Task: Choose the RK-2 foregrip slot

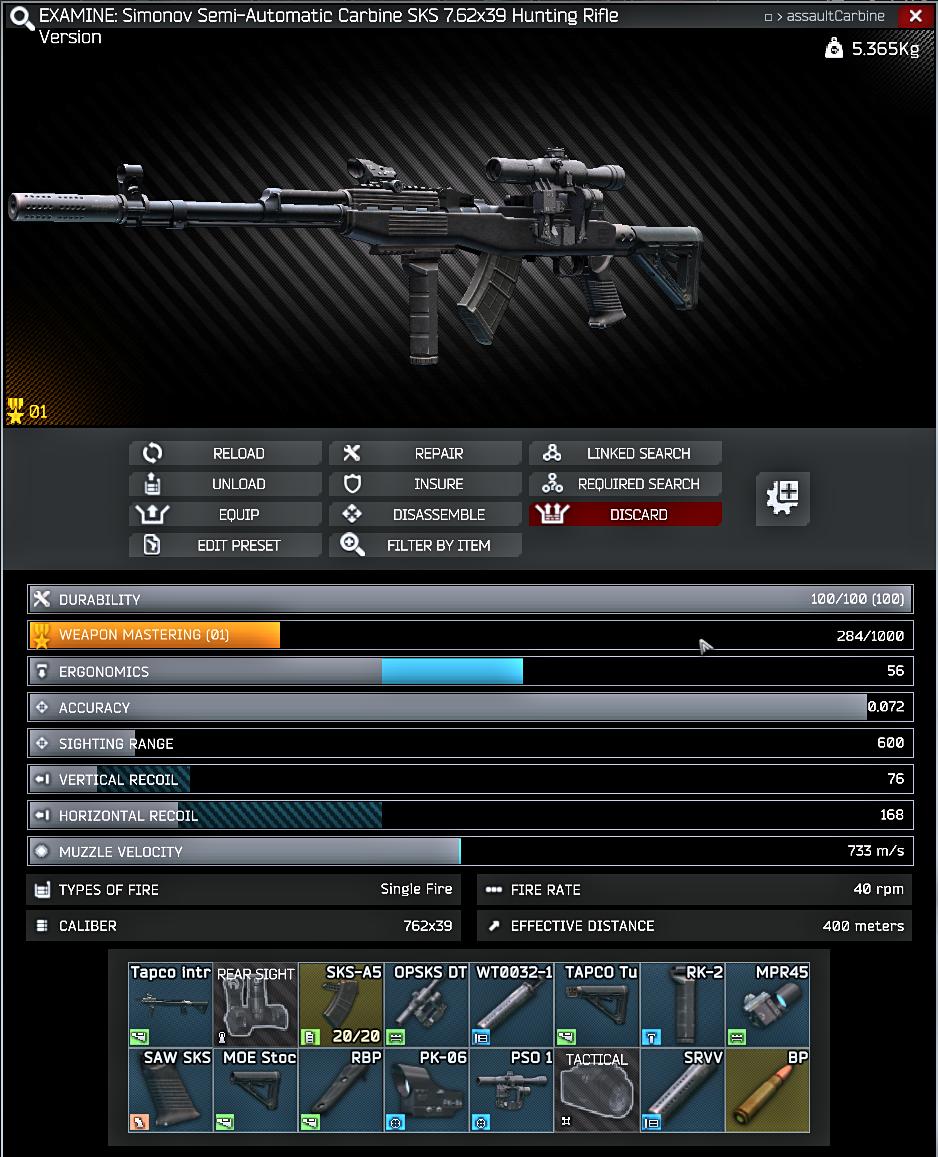Action: click(x=683, y=1005)
